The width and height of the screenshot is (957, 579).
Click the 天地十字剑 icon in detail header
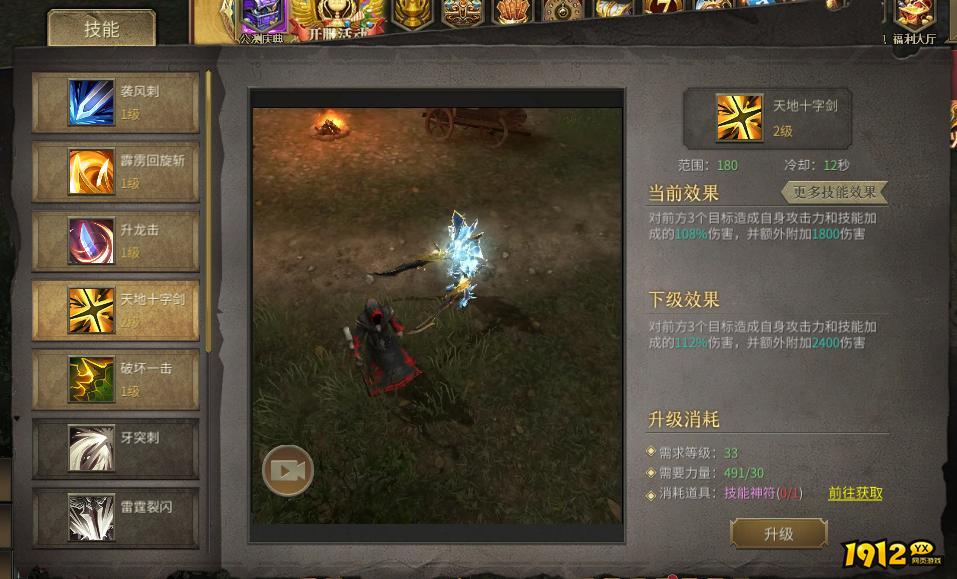pyautogui.click(x=739, y=118)
